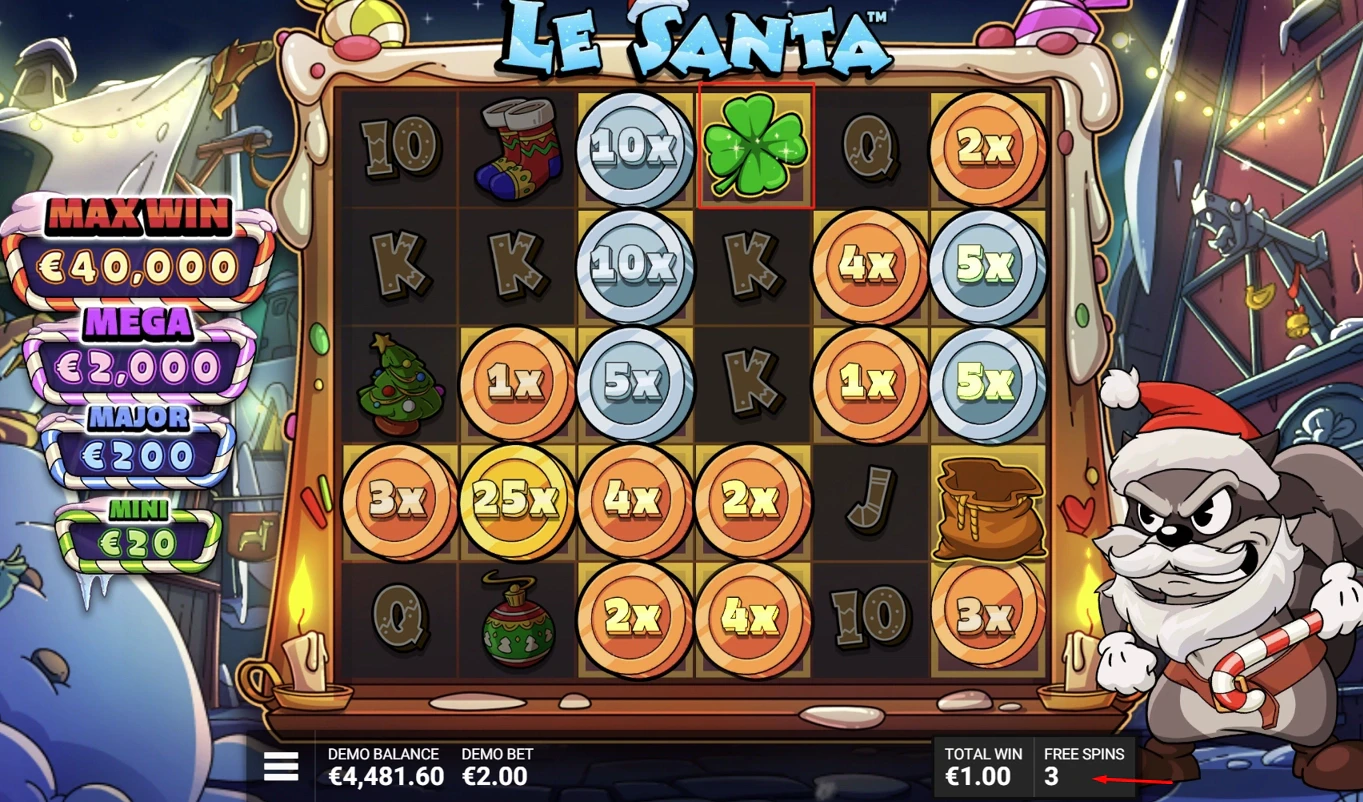Select the highlighted clover symbol

755,149
